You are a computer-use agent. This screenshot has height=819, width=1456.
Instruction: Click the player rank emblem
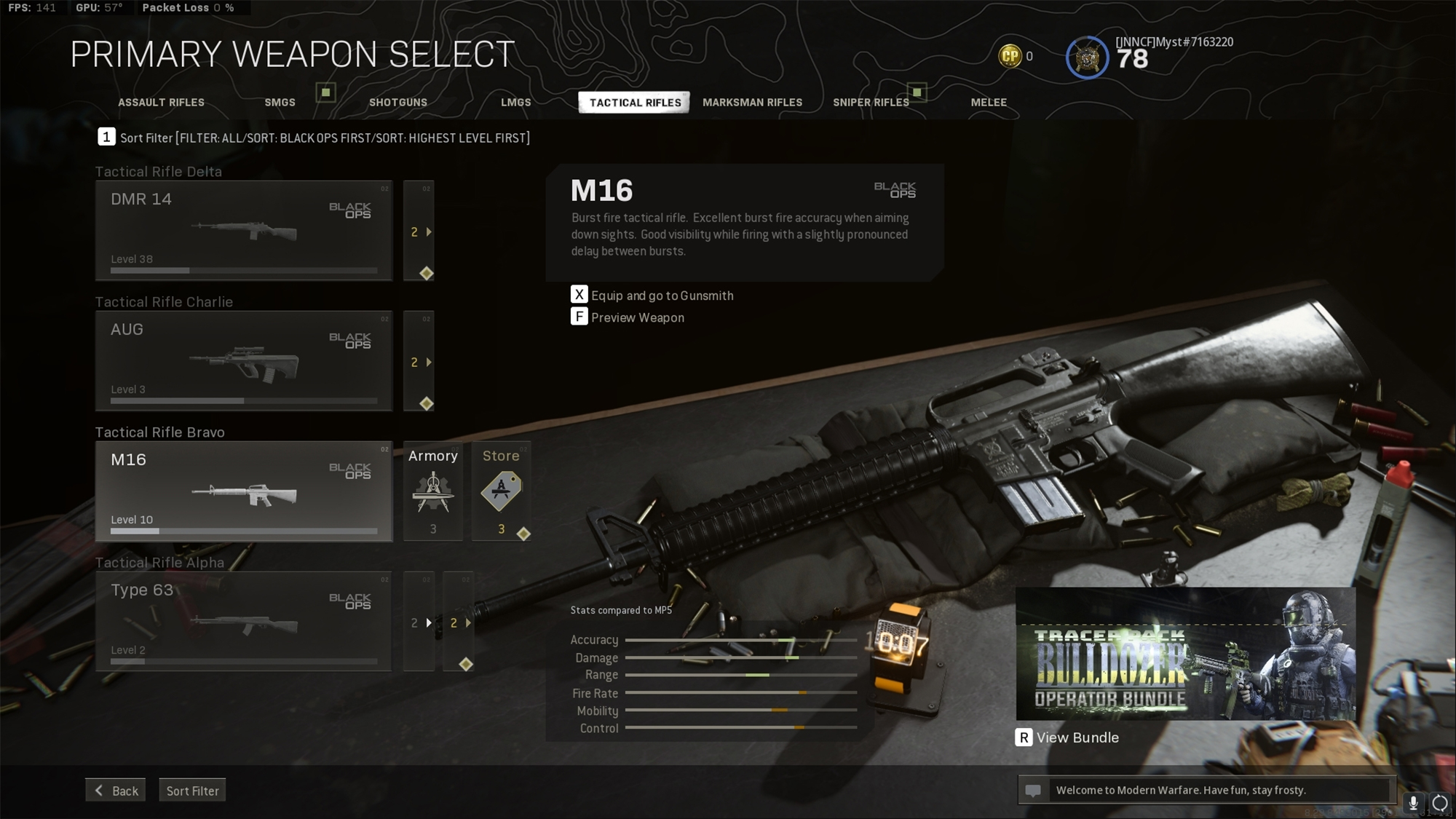pyautogui.click(x=1087, y=56)
